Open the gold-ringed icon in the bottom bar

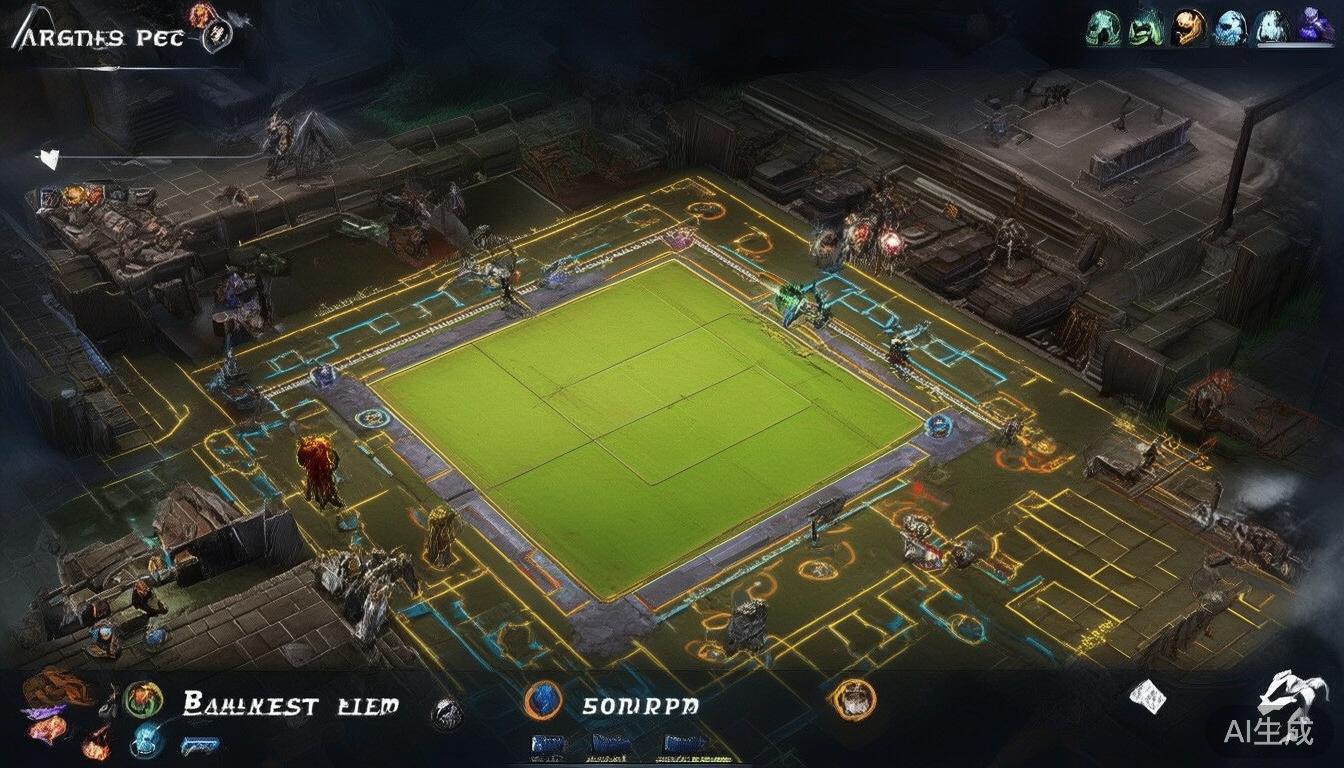click(853, 699)
